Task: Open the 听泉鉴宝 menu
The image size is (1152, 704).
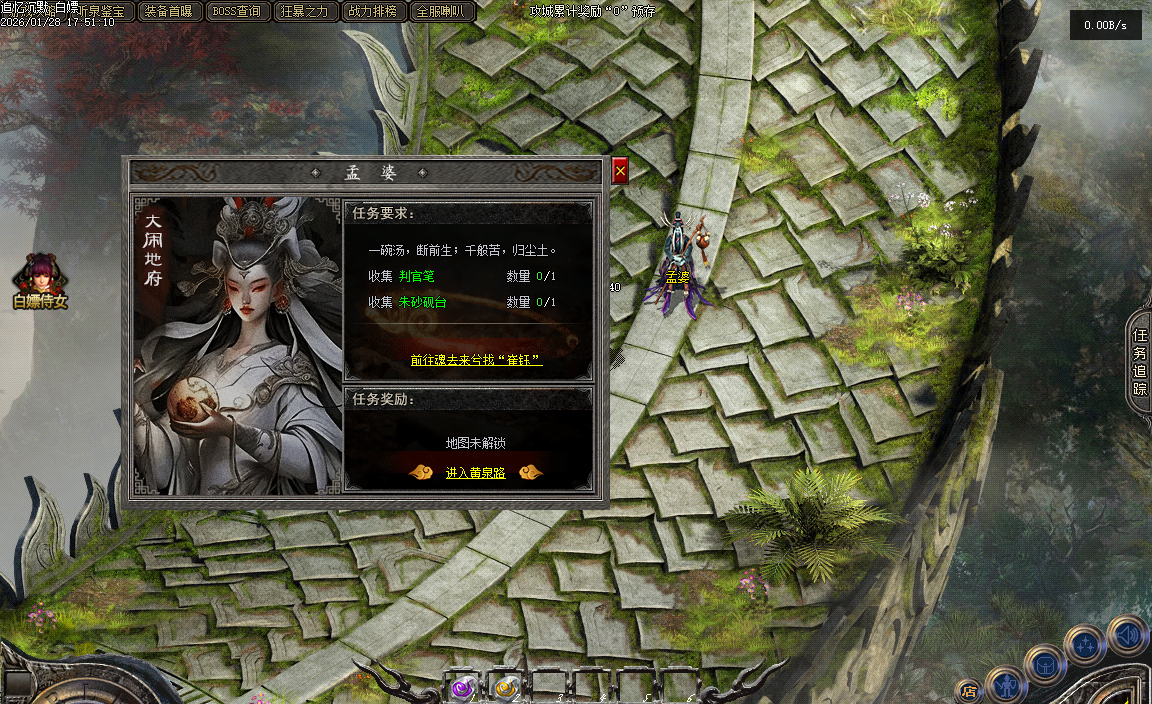Action: (x=103, y=12)
